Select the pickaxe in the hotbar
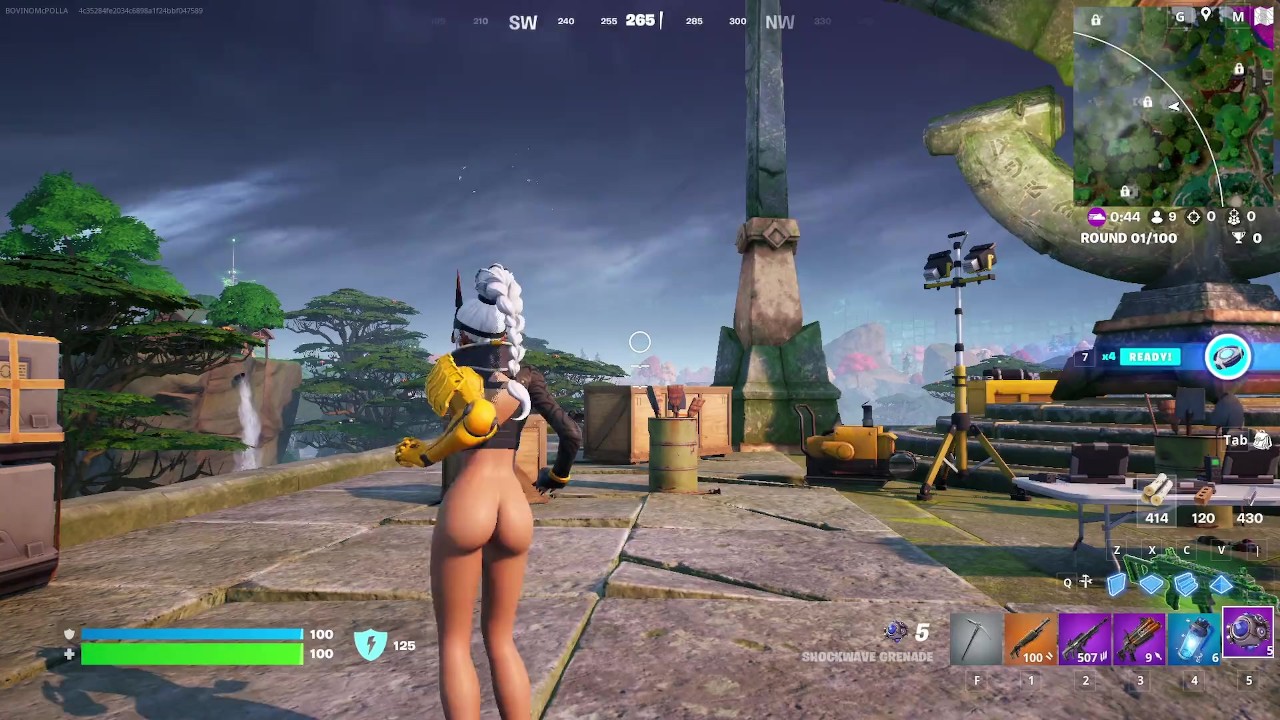Viewport: 1280px width, 720px height. (x=976, y=638)
